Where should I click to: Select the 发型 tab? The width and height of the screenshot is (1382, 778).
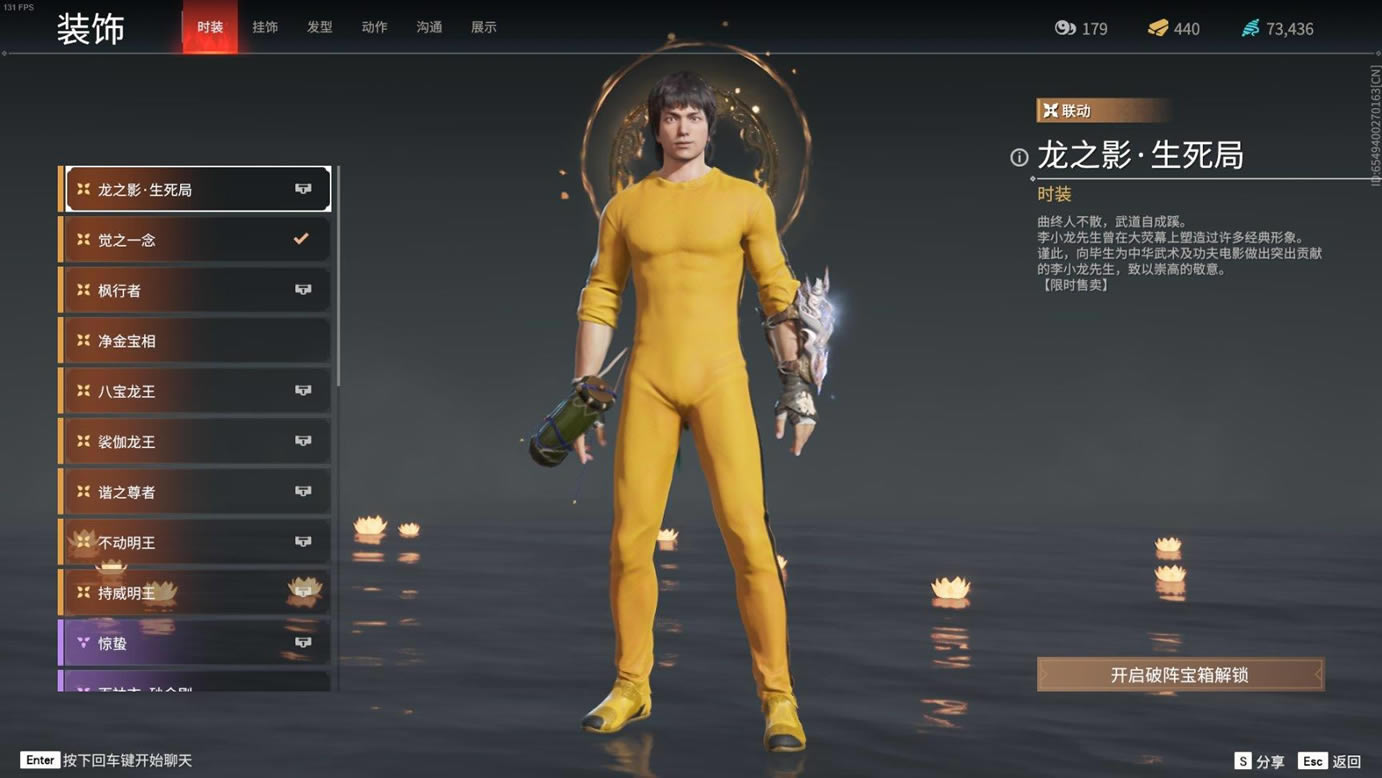(x=320, y=27)
